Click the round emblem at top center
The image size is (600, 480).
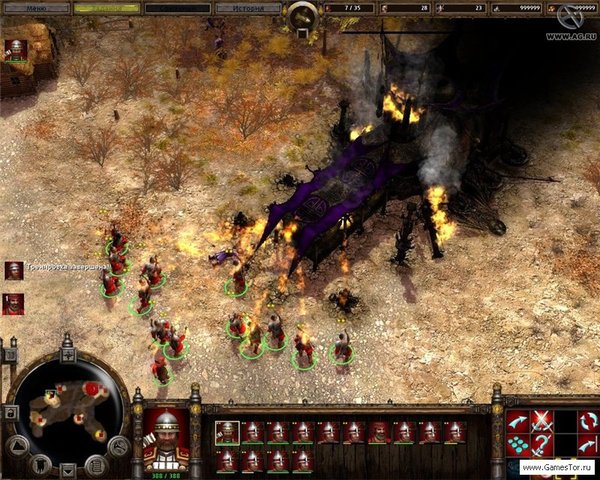tap(300, 16)
